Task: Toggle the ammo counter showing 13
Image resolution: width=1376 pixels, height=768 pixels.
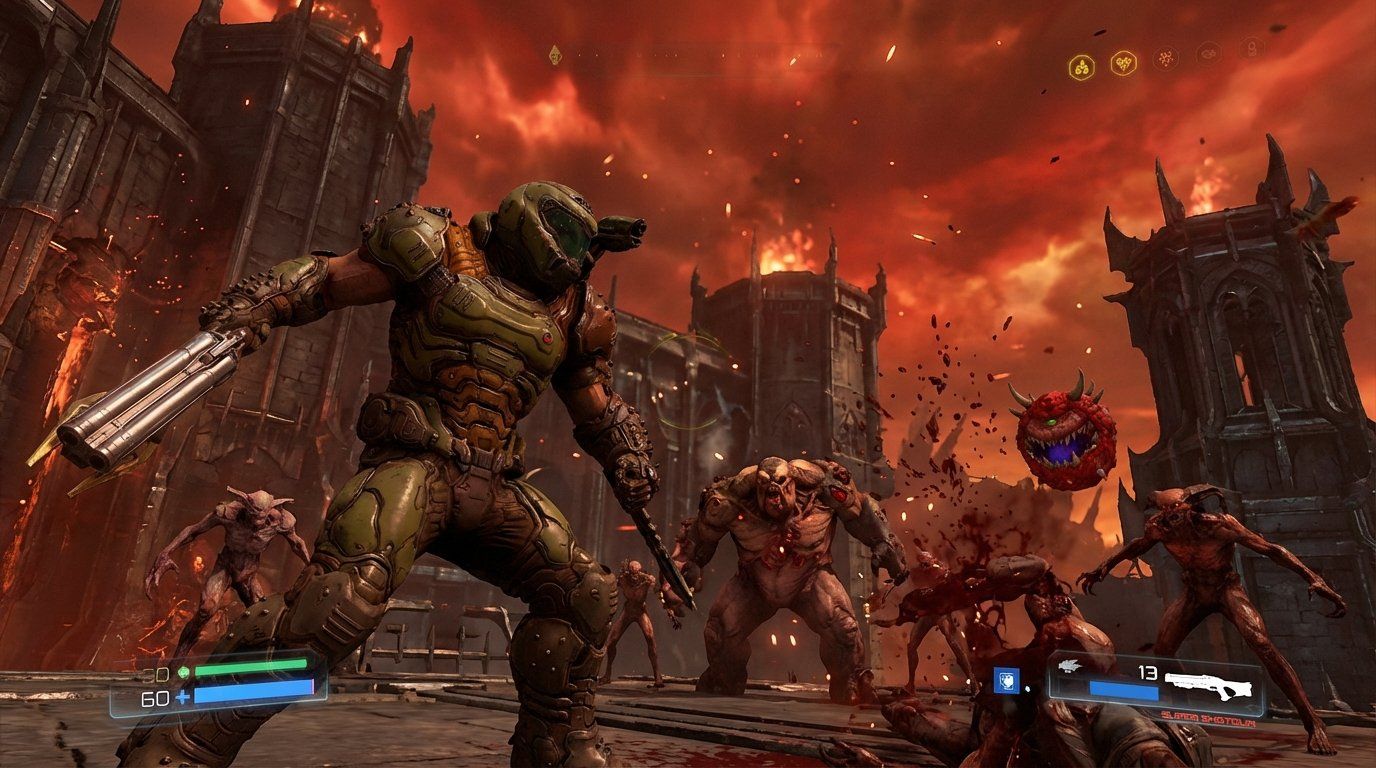Action: coord(1146,673)
